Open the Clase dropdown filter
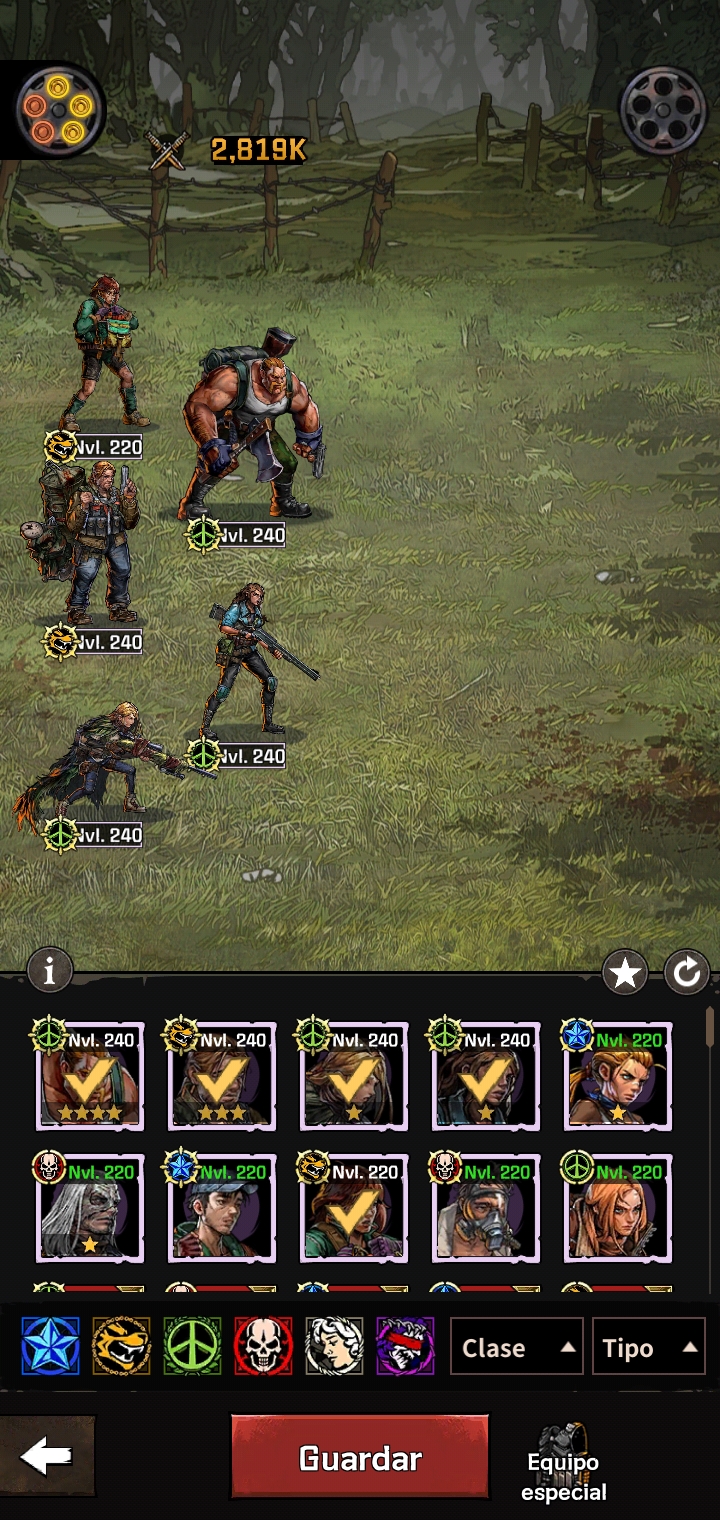 [516, 1347]
